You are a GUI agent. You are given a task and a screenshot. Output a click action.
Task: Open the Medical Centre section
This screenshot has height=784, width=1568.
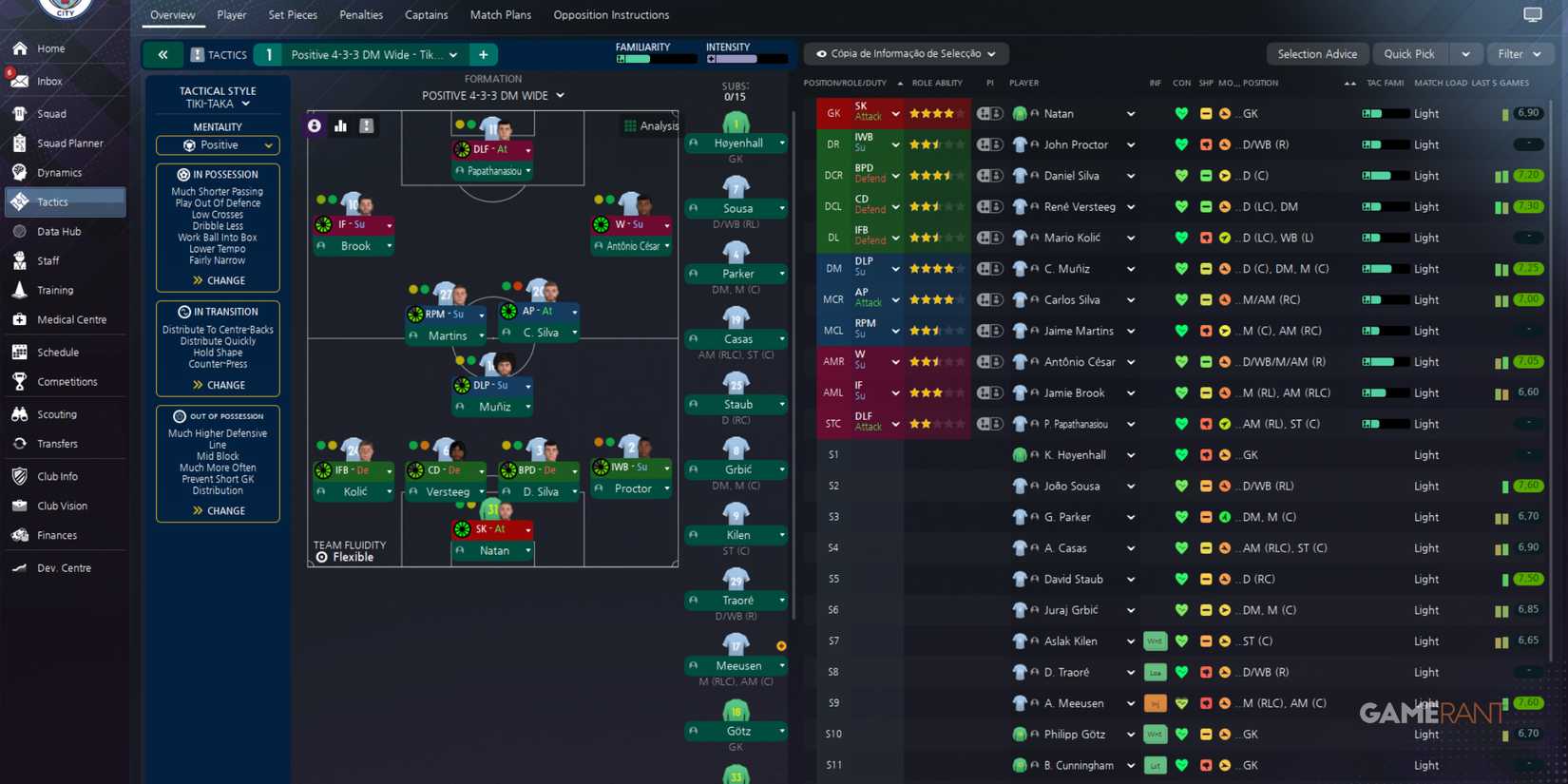(71, 319)
